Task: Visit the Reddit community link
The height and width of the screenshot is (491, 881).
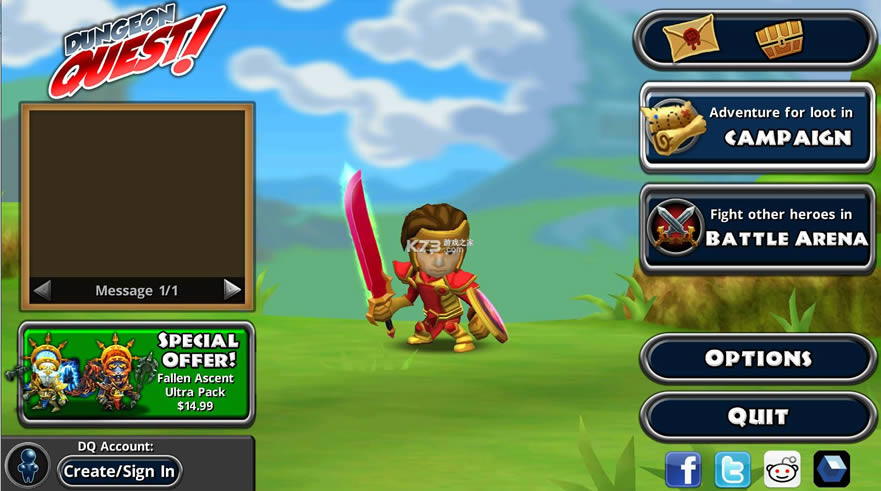Action: 782,469
